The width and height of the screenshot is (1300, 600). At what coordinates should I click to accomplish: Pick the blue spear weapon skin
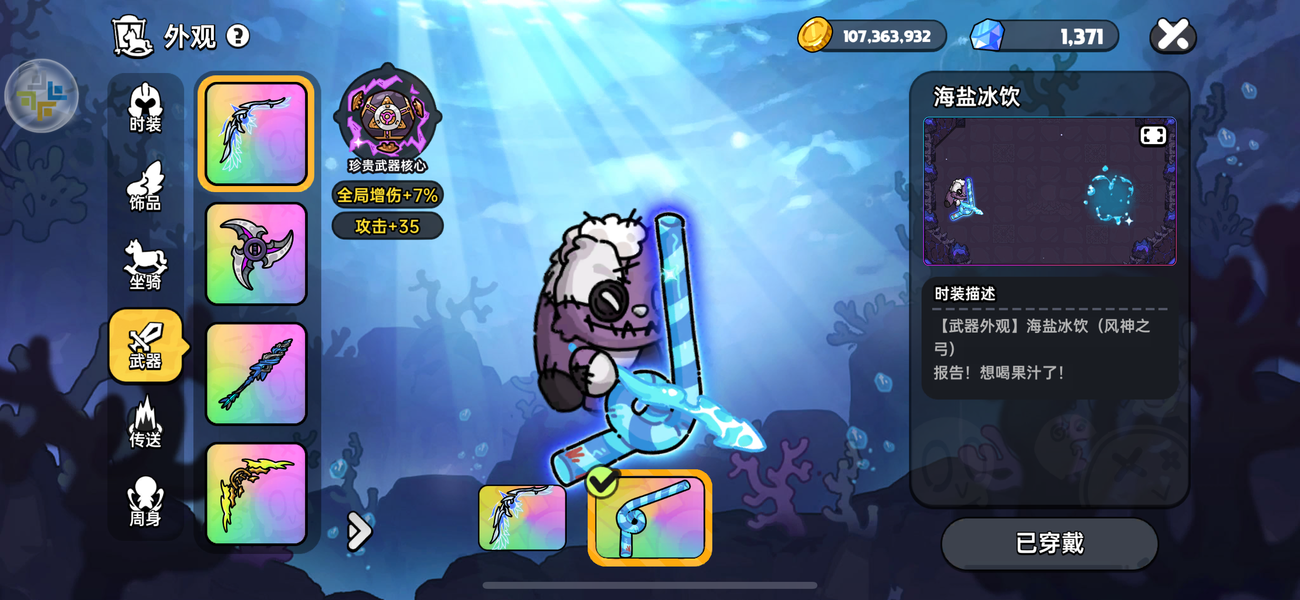[x=256, y=374]
